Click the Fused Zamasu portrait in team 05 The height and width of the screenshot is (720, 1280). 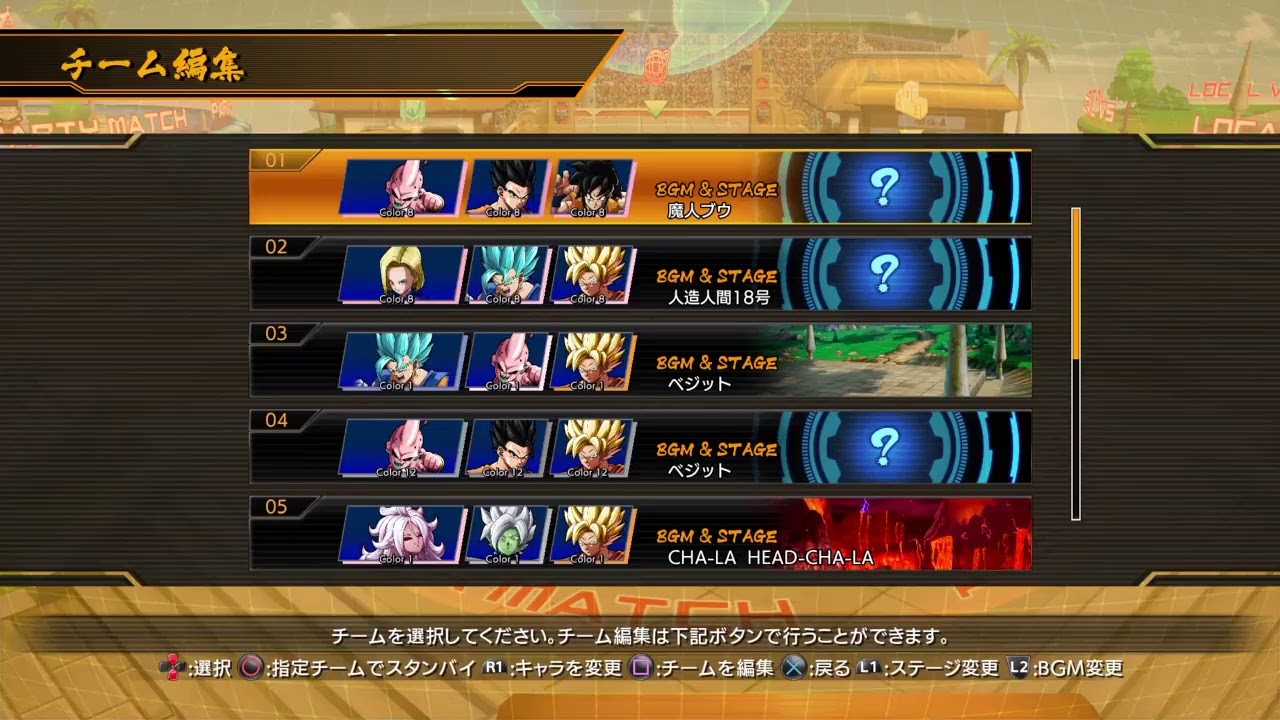coord(510,535)
